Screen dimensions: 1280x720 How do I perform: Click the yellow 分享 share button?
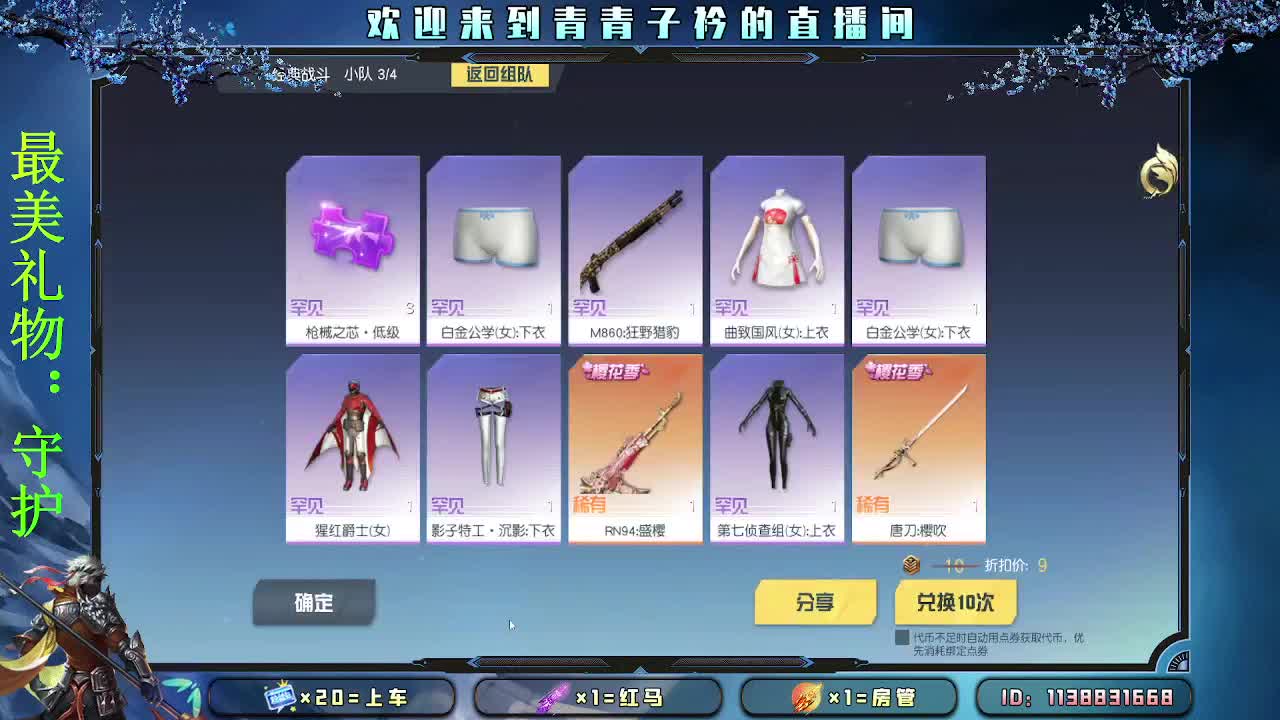point(816,603)
